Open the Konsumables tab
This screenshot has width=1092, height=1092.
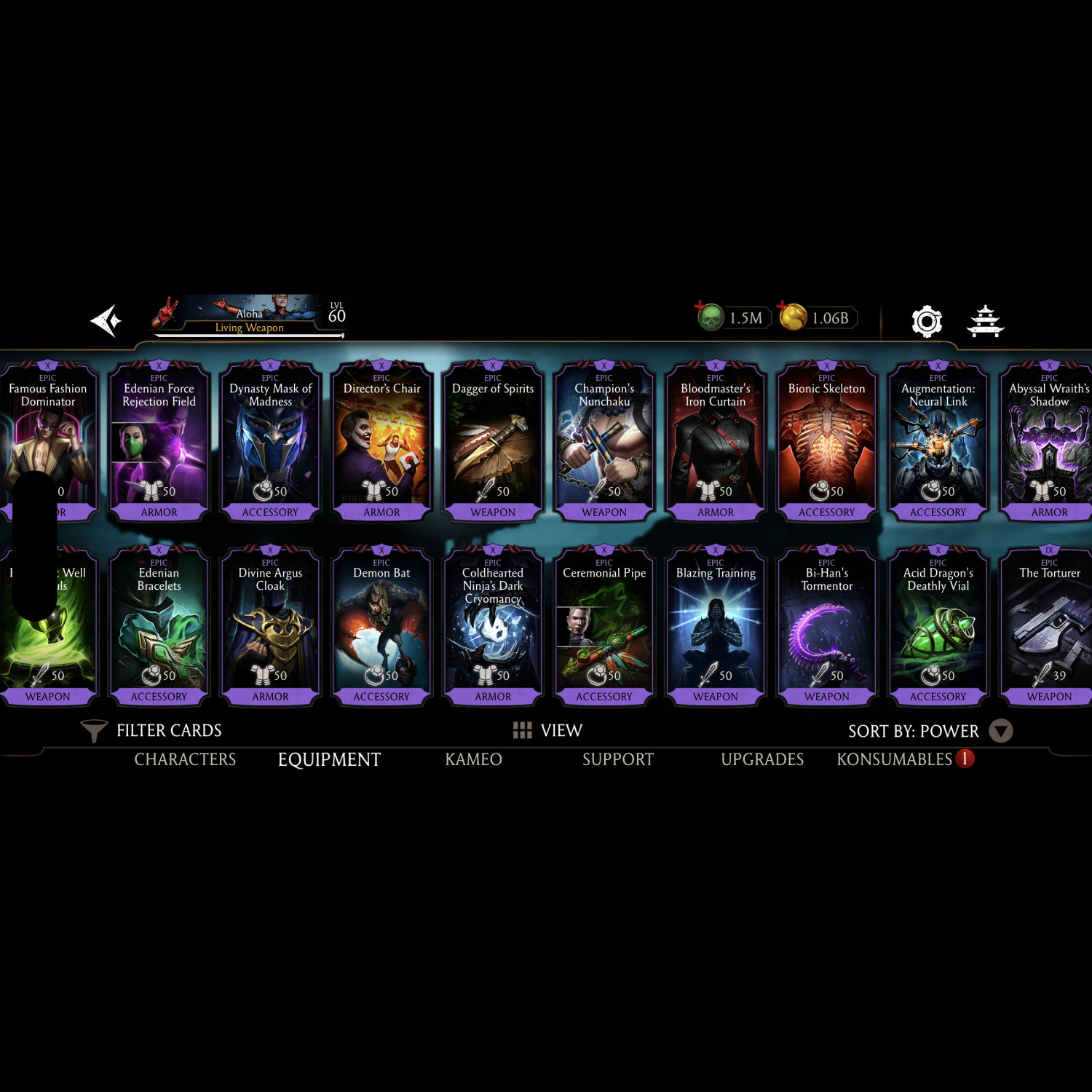pos(895,759)
